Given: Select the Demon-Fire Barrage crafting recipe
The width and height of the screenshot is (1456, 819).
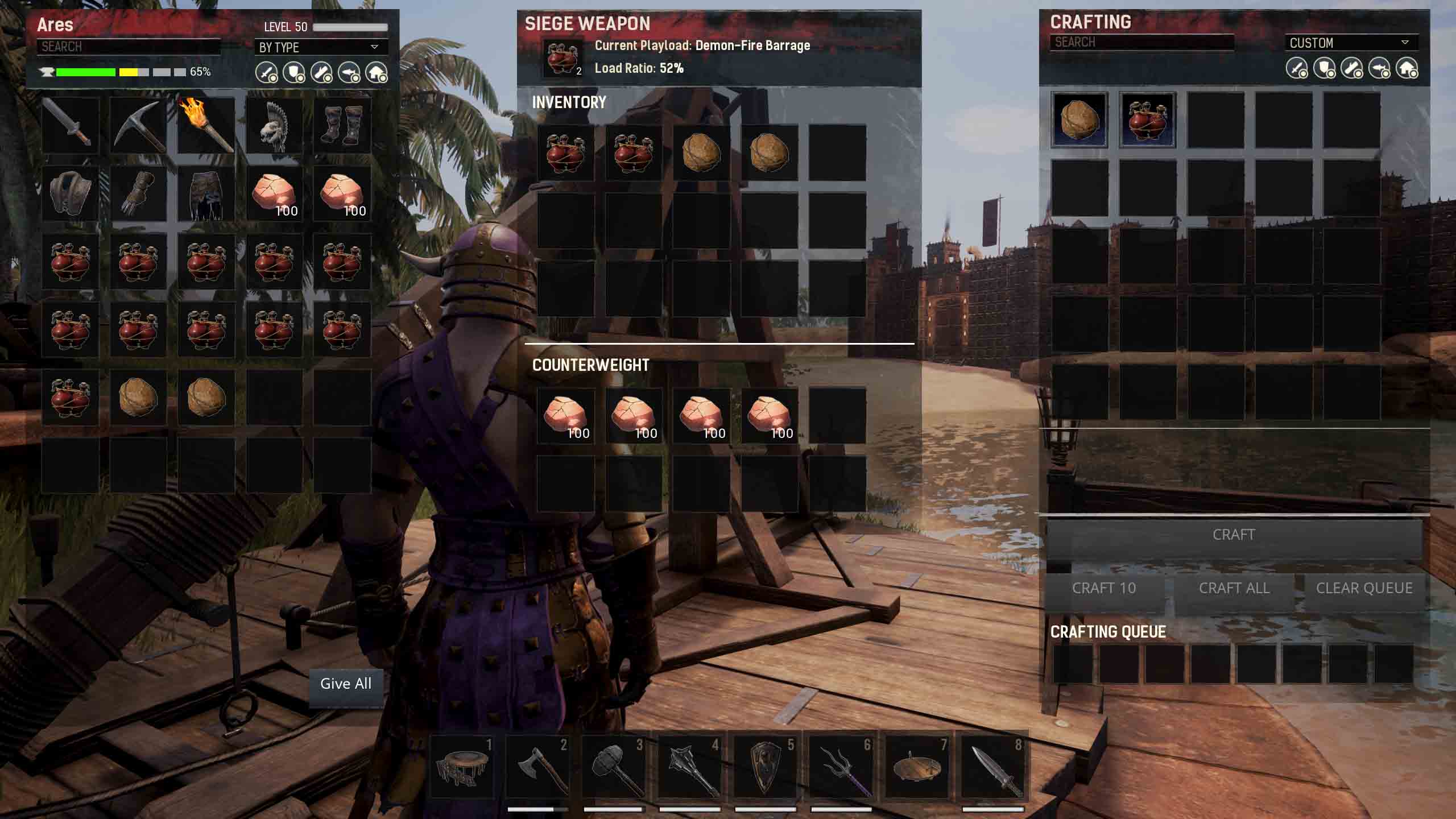Looking at the screenshot, I should click(x=1147, y=120).
